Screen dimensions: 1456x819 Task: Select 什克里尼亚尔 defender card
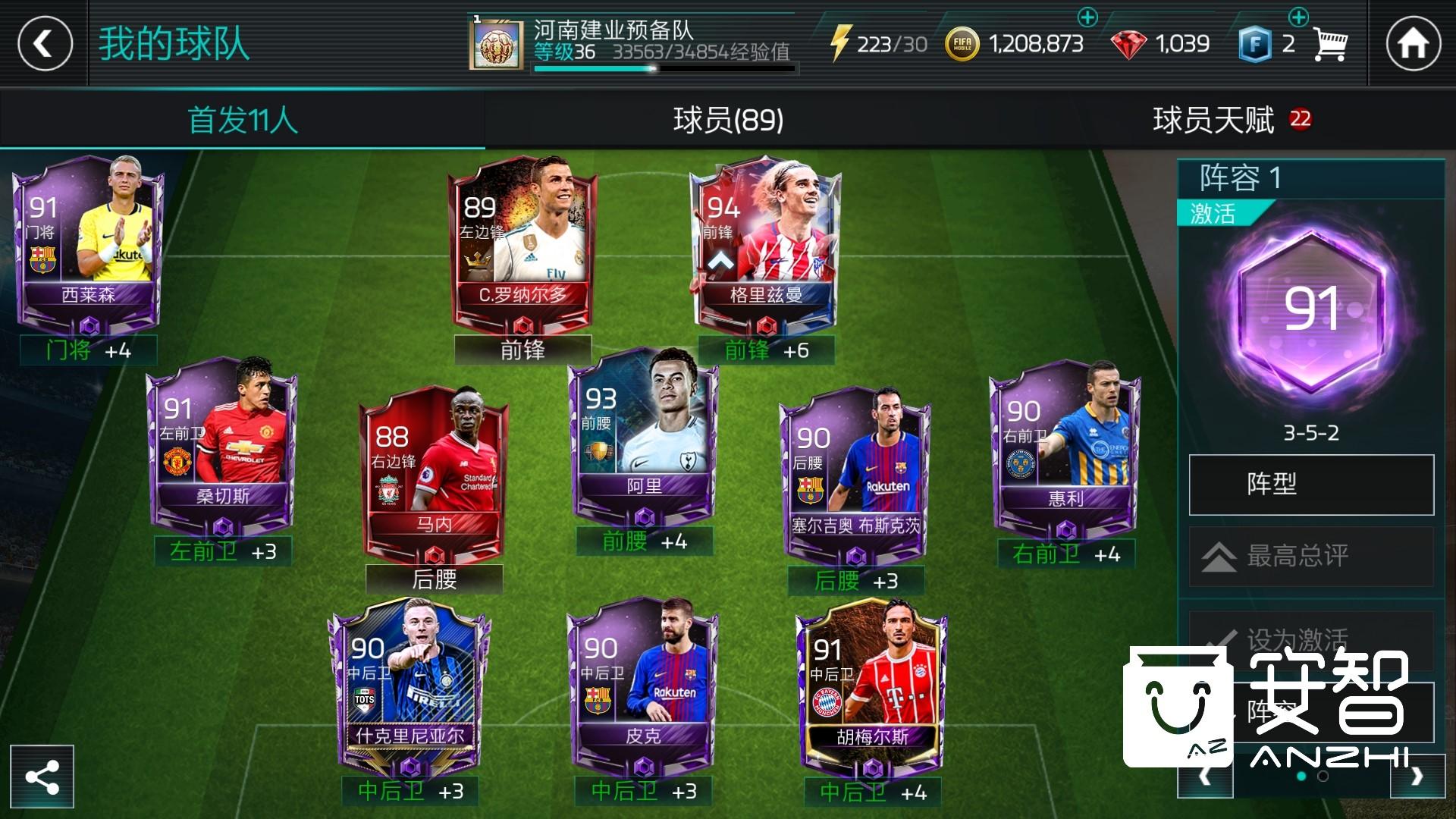pos(409,682)
